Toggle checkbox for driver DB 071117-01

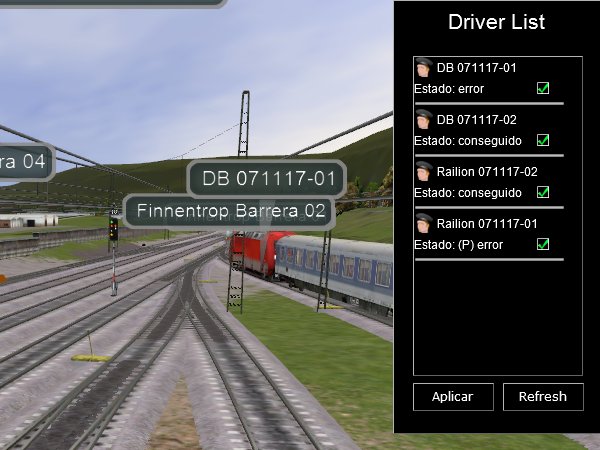point(543,88)
